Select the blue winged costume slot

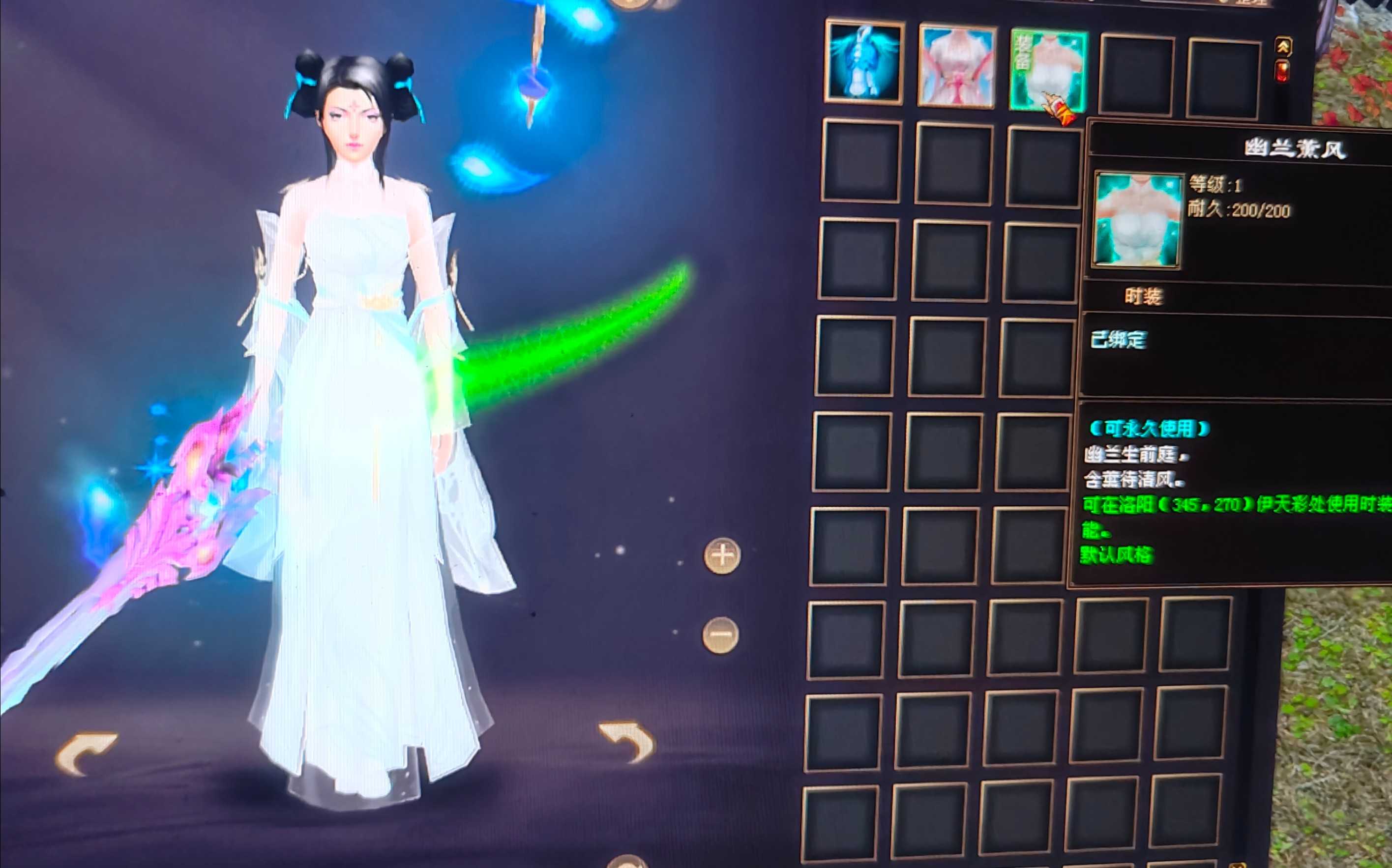point(864,63)
